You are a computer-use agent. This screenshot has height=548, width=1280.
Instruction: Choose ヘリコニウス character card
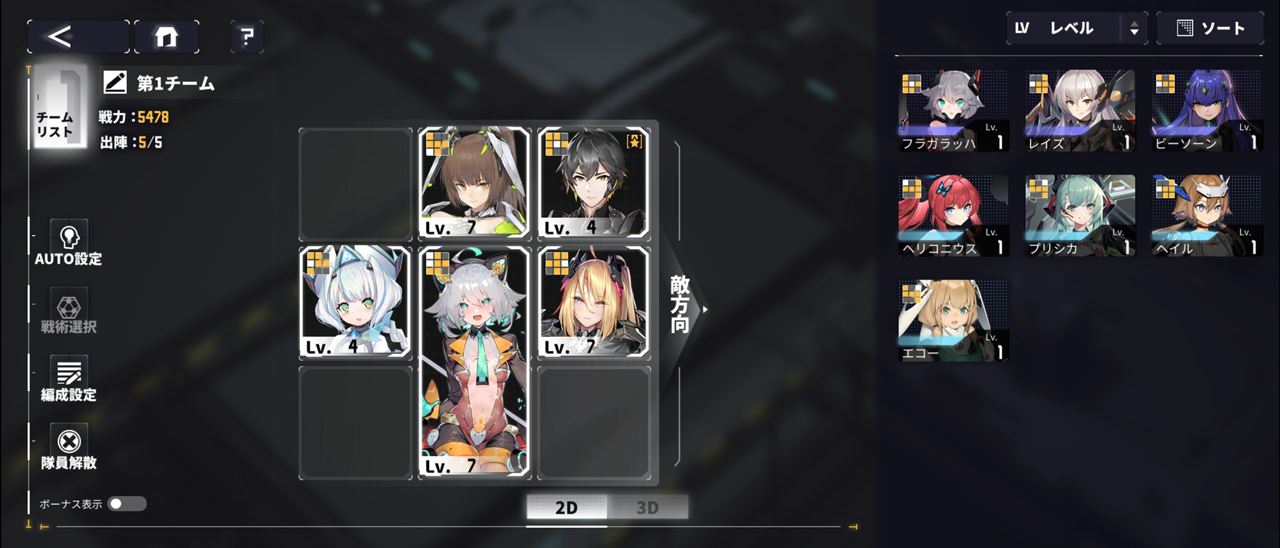952,216
